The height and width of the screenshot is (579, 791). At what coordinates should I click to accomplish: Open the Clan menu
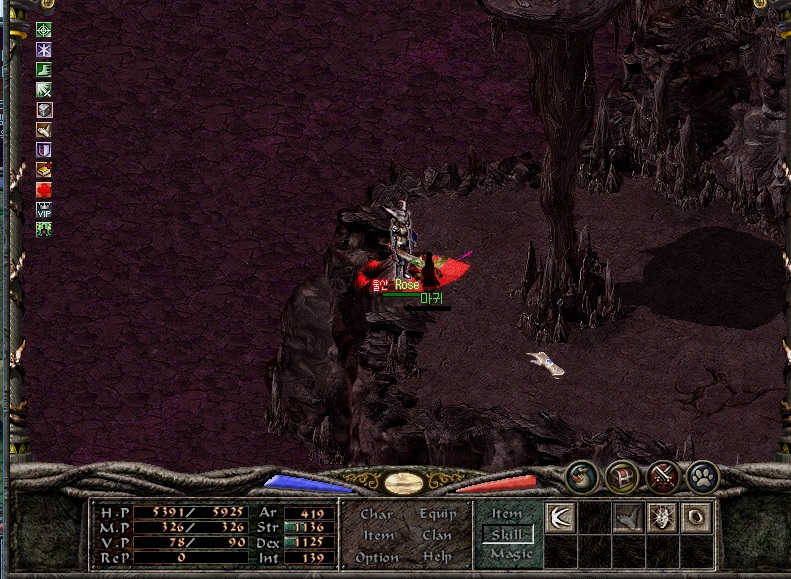click(437, 535)
